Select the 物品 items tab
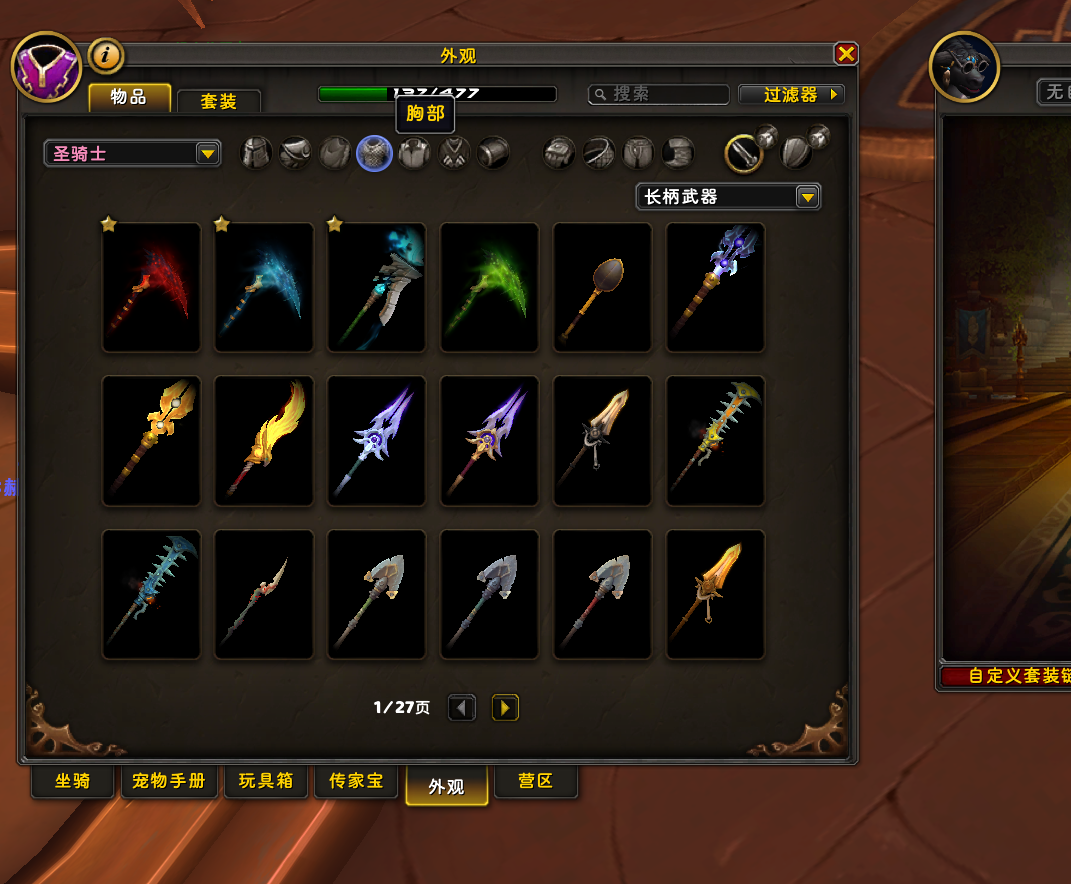 coord(128,97)
